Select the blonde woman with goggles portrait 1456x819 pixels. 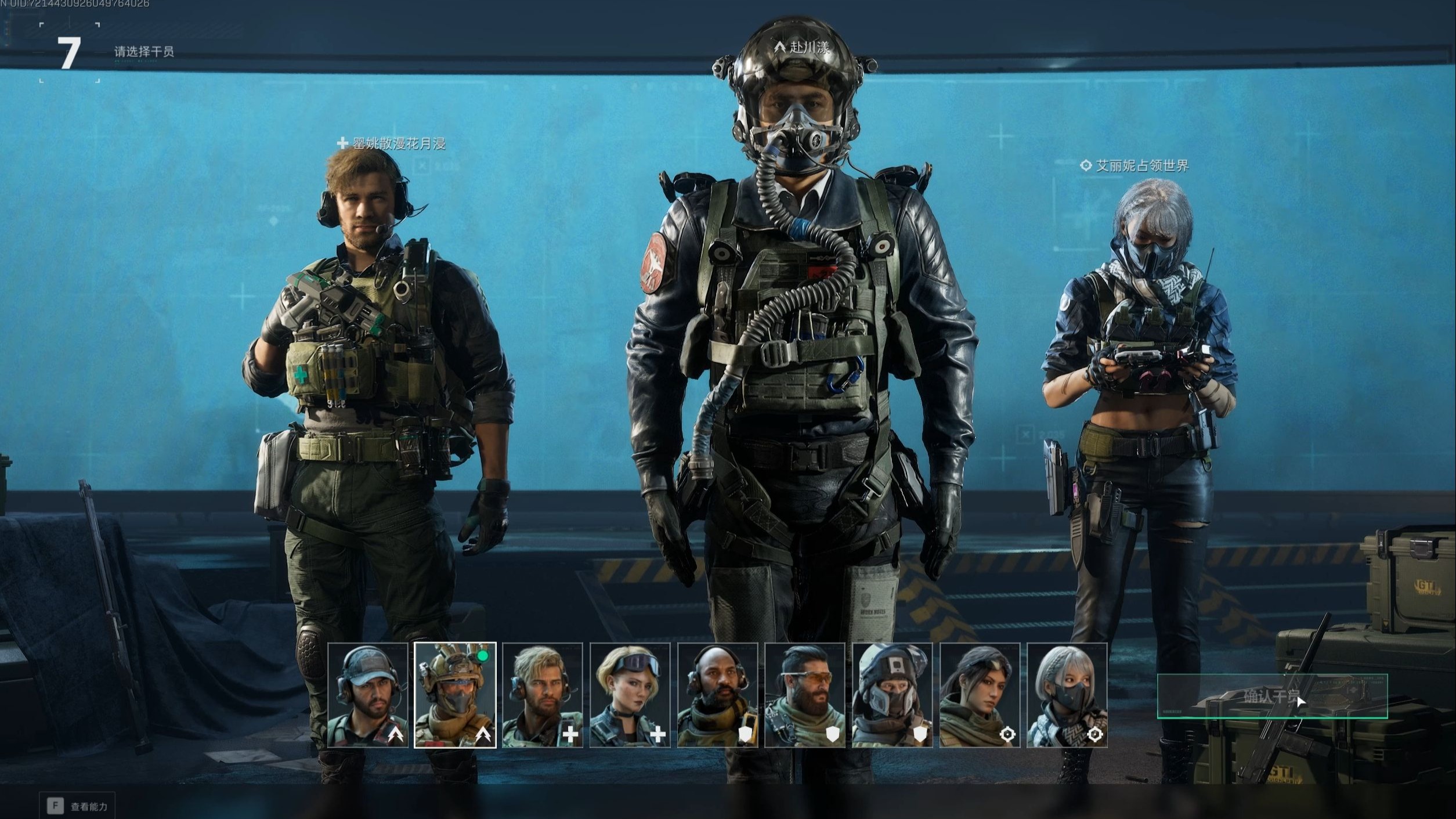point(630,695)
